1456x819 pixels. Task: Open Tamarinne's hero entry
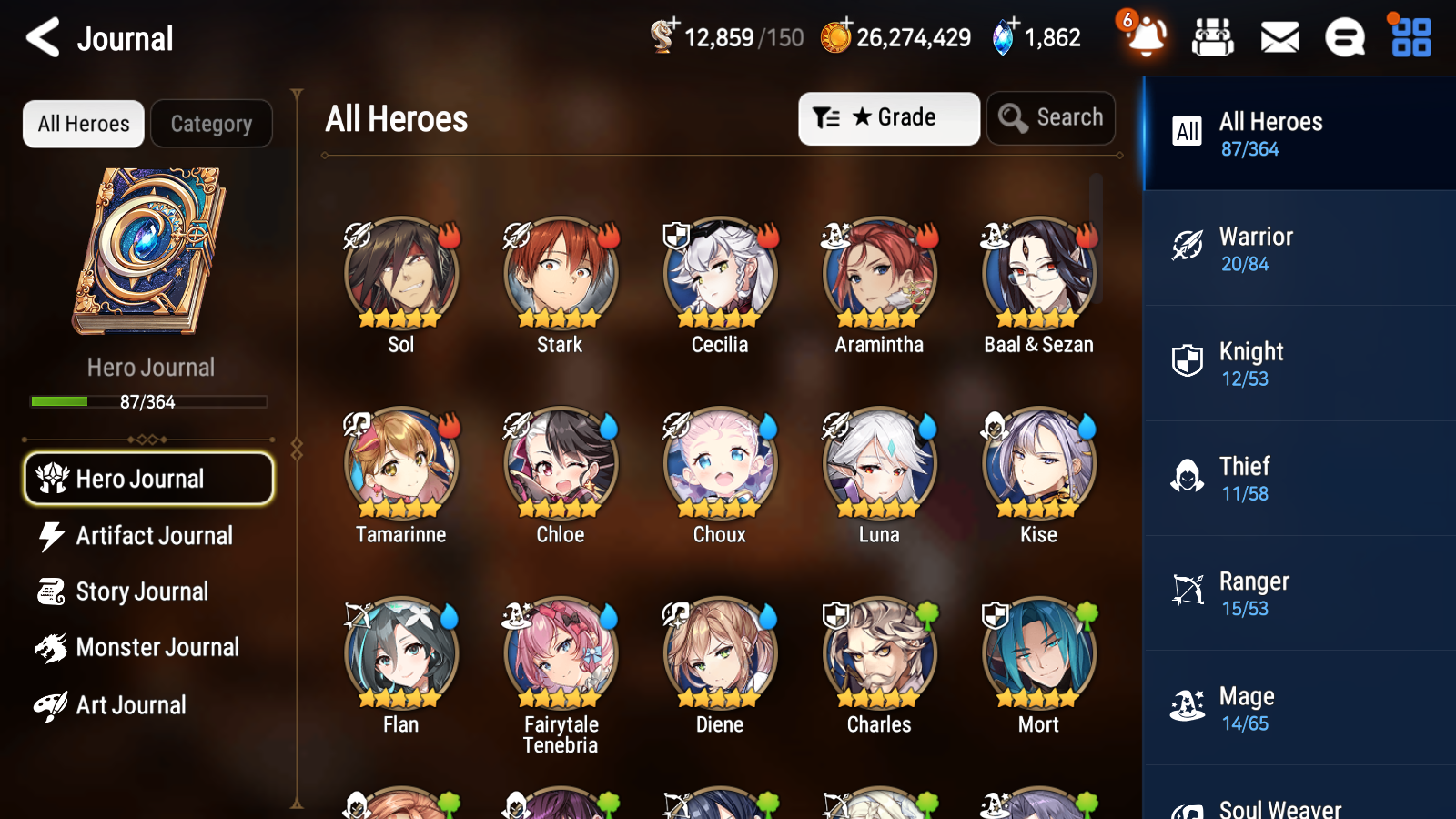pos(400,462)
